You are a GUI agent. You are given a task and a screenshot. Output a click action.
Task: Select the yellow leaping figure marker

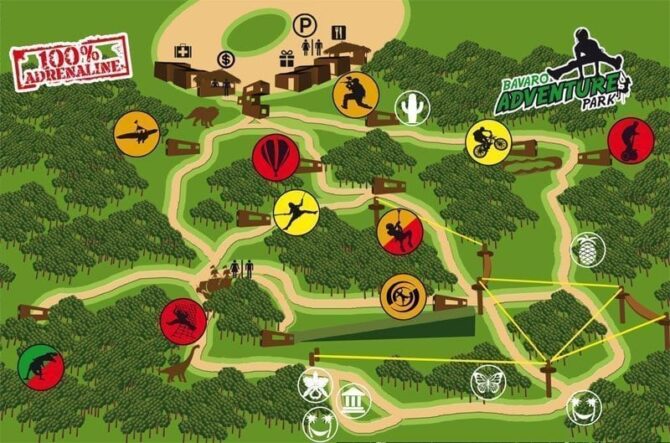pos(296,212)
